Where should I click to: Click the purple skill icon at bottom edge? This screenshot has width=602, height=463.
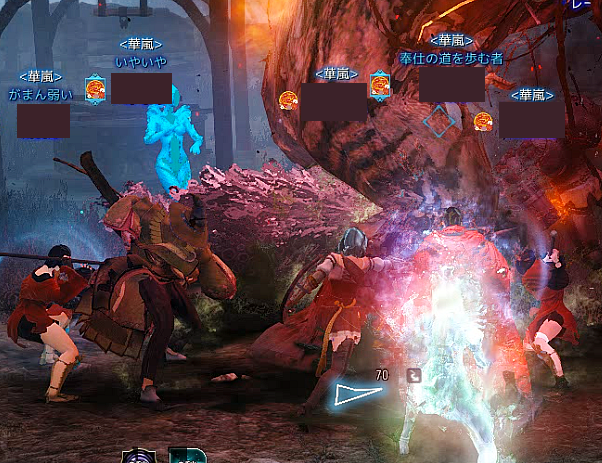coord(138,456)
